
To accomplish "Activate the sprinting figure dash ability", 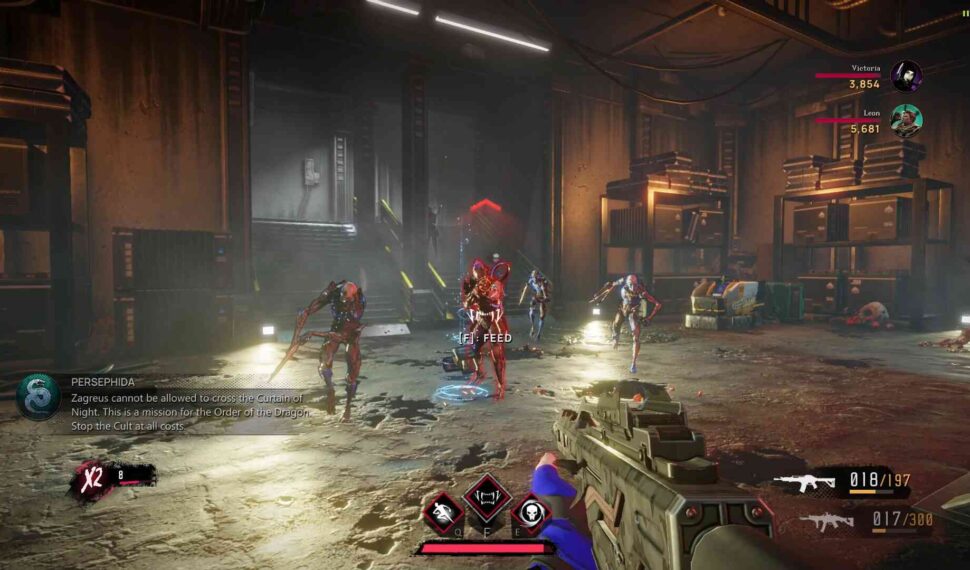I will point(442,513).
